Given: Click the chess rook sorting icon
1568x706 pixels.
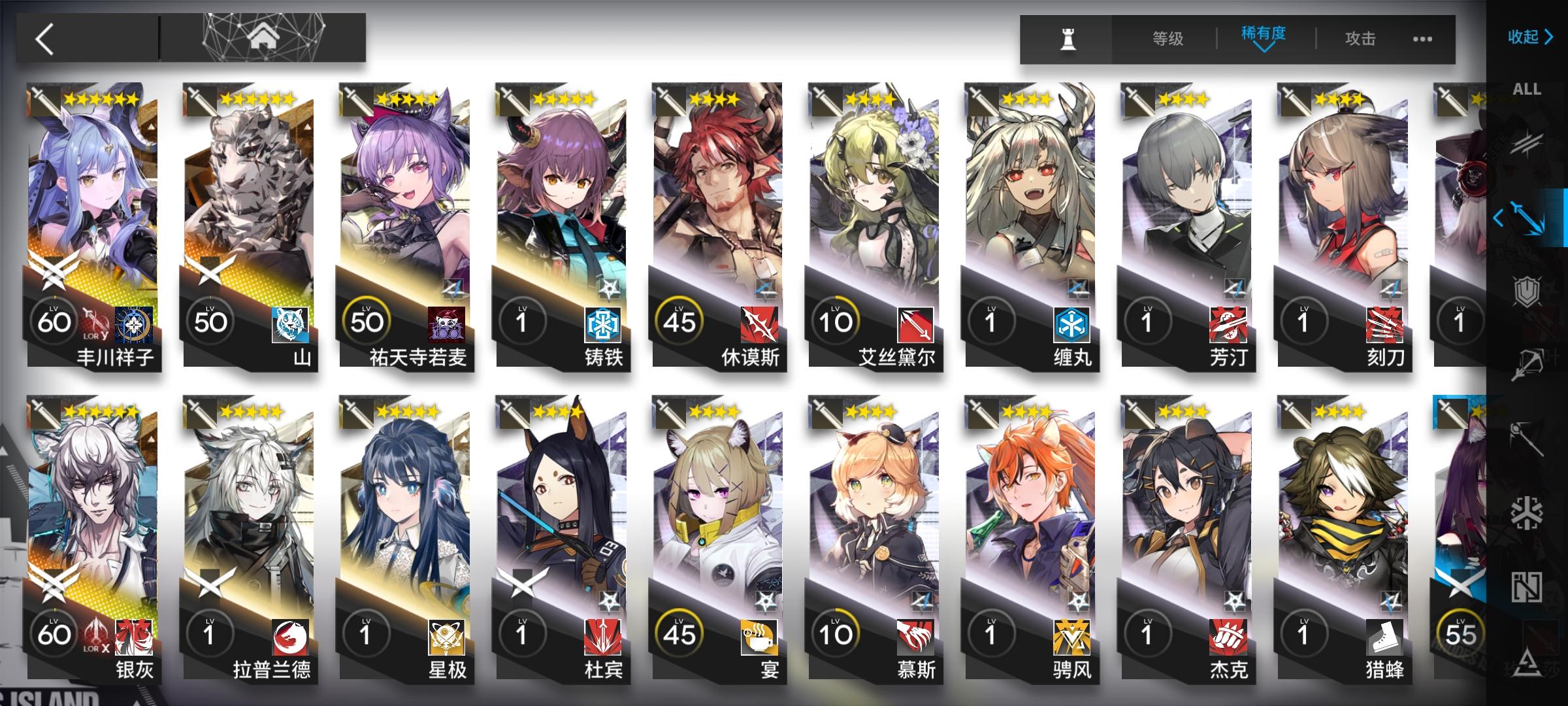Looking at the screenshot, I should [1068, 38].
